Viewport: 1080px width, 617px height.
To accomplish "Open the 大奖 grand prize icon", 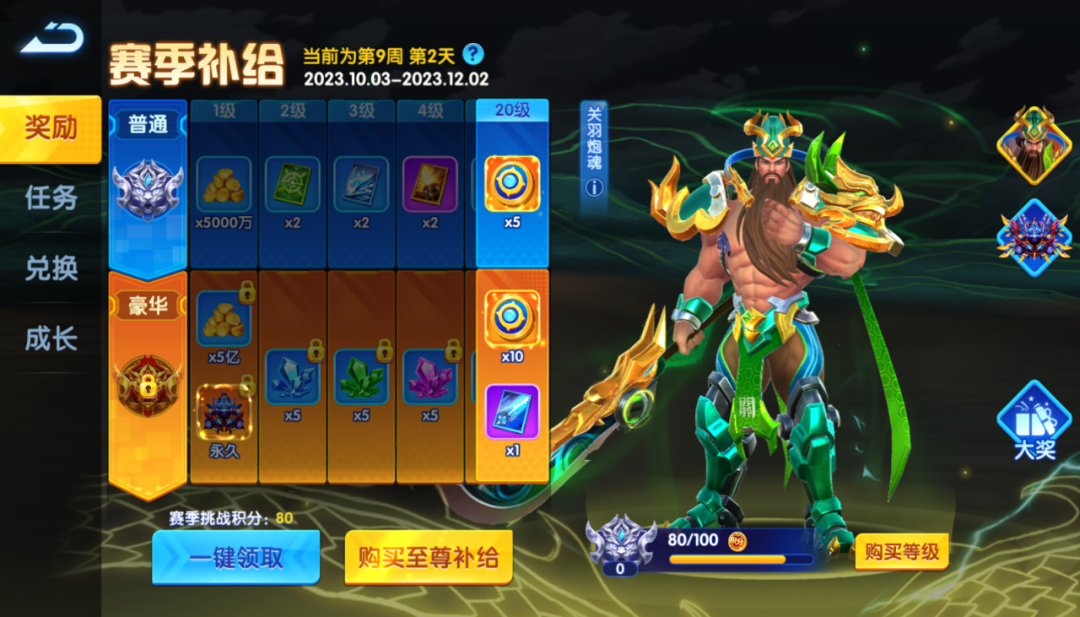I will [x=1033, y=420].
